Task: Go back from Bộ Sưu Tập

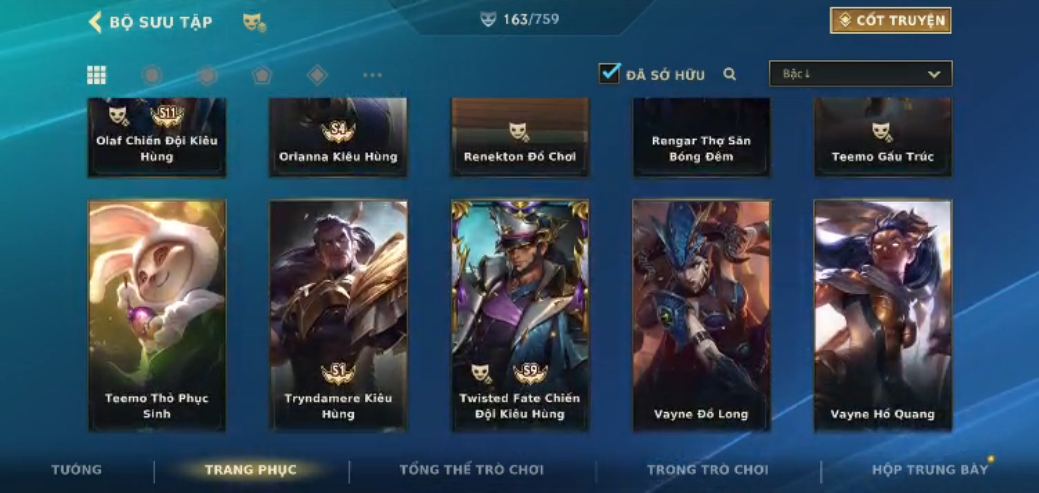Action: click(x=96, y=22)
